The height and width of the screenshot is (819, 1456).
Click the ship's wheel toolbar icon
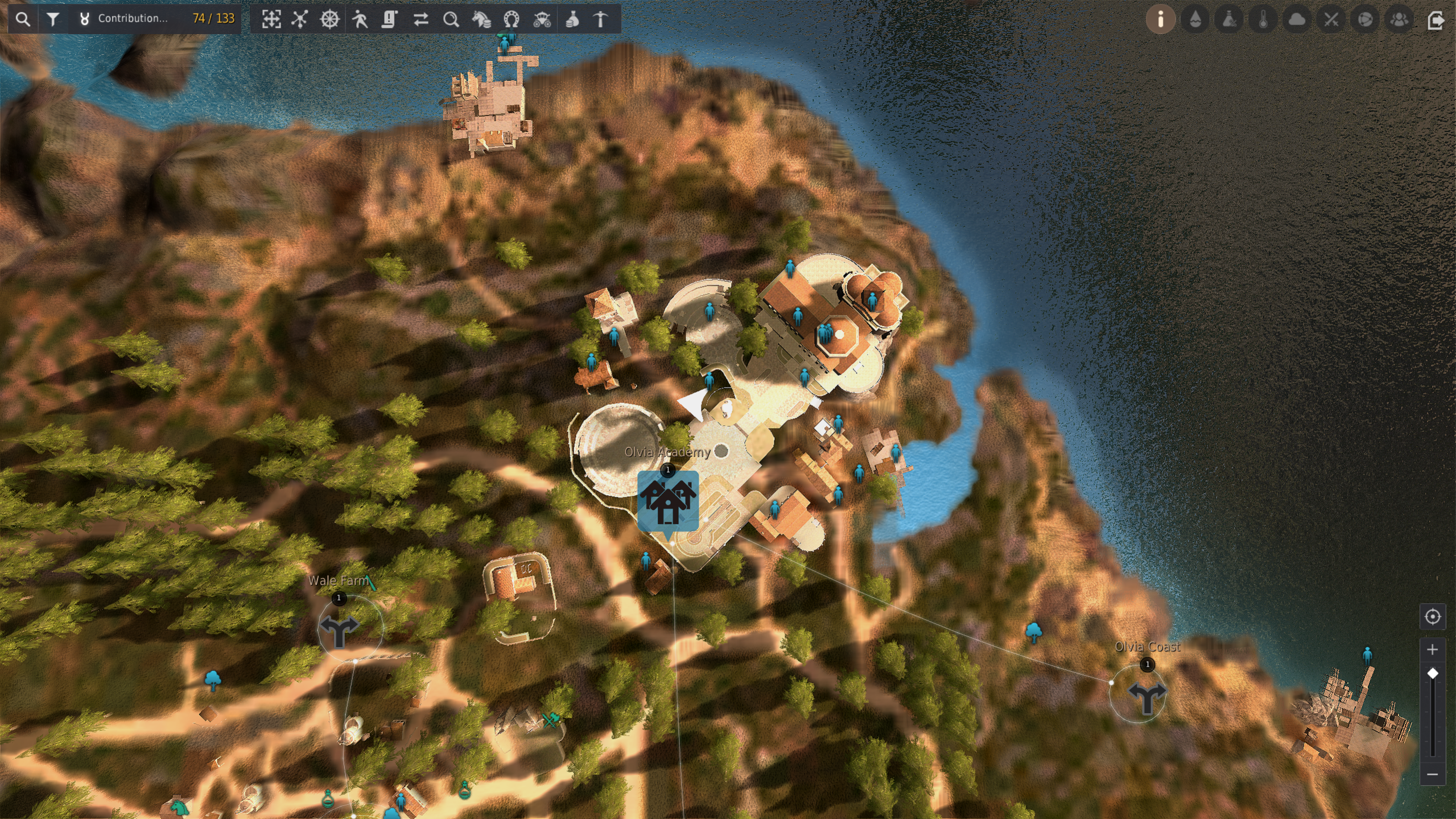pos(330,19)
